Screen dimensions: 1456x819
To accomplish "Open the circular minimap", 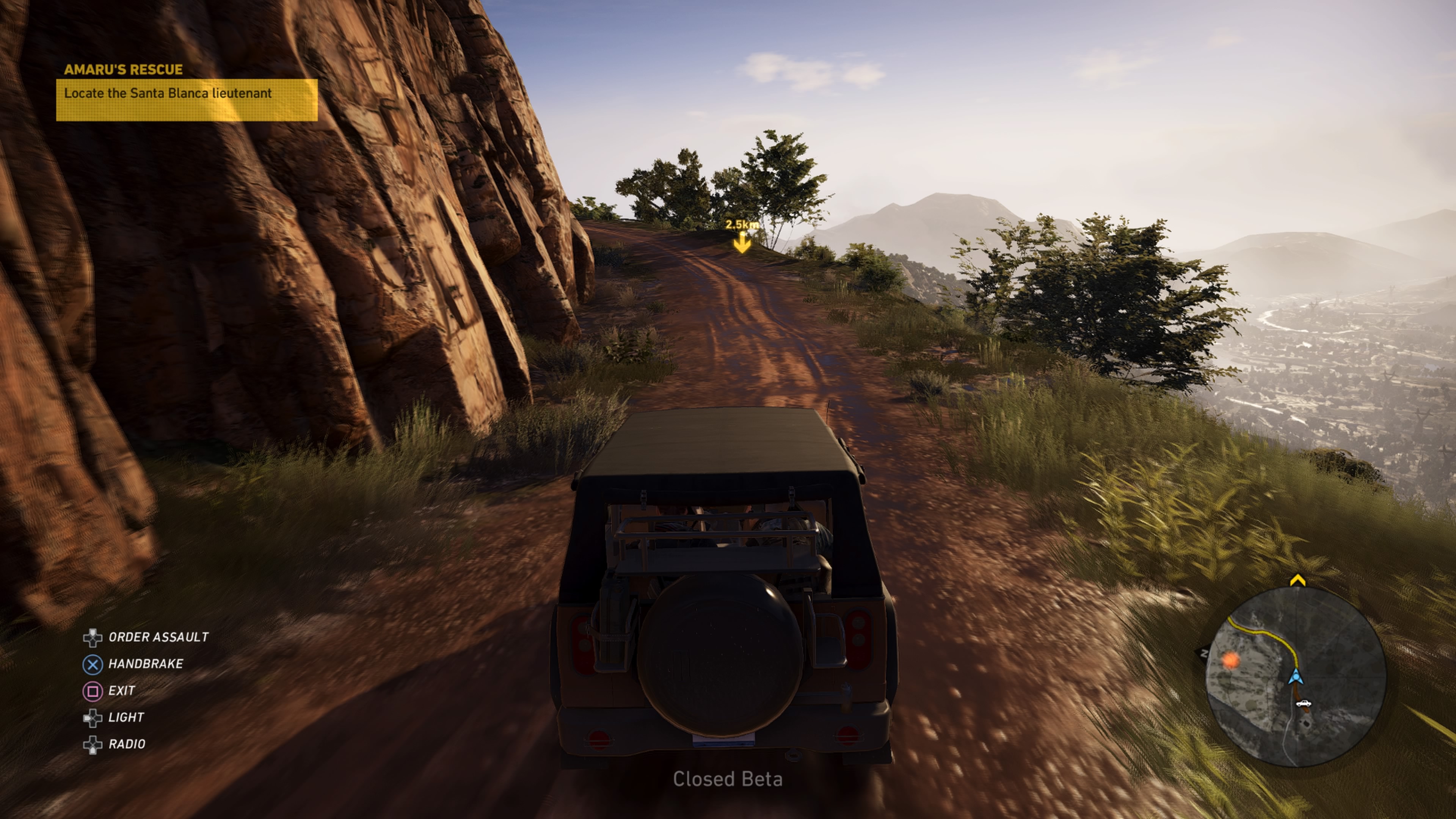I will [x=1296, y=676].
